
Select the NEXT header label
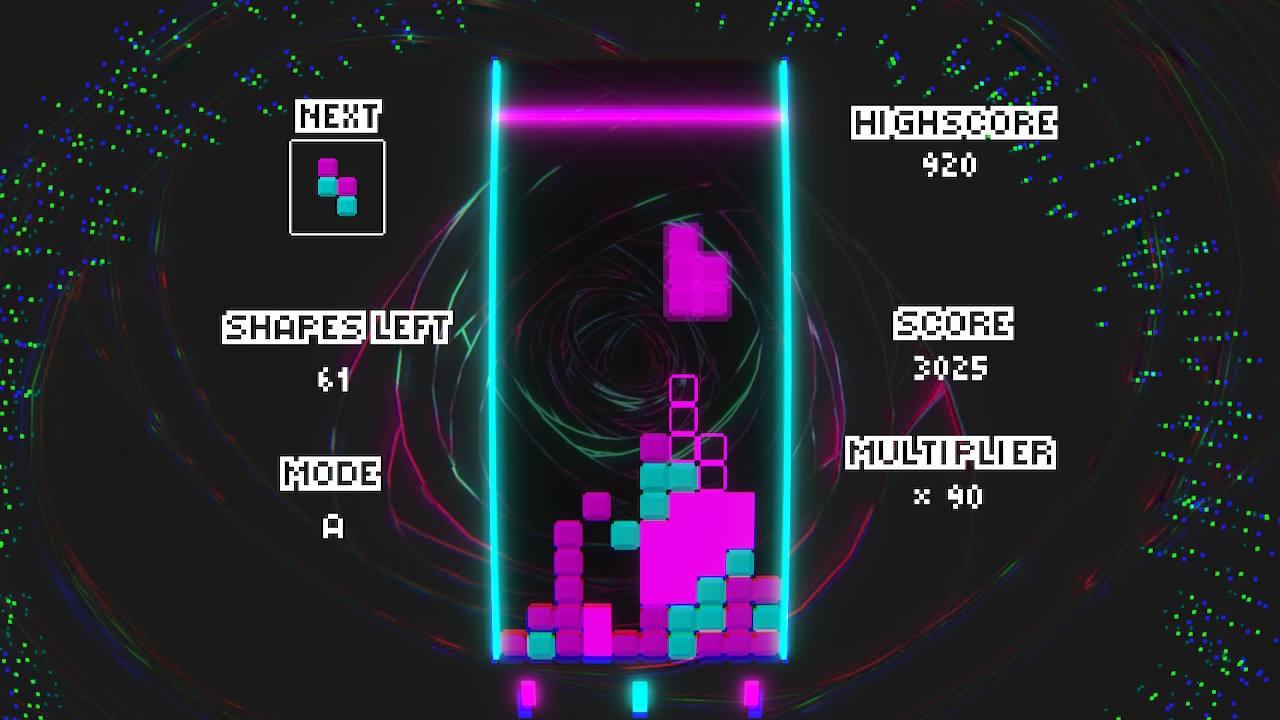[x=336, y=115]
